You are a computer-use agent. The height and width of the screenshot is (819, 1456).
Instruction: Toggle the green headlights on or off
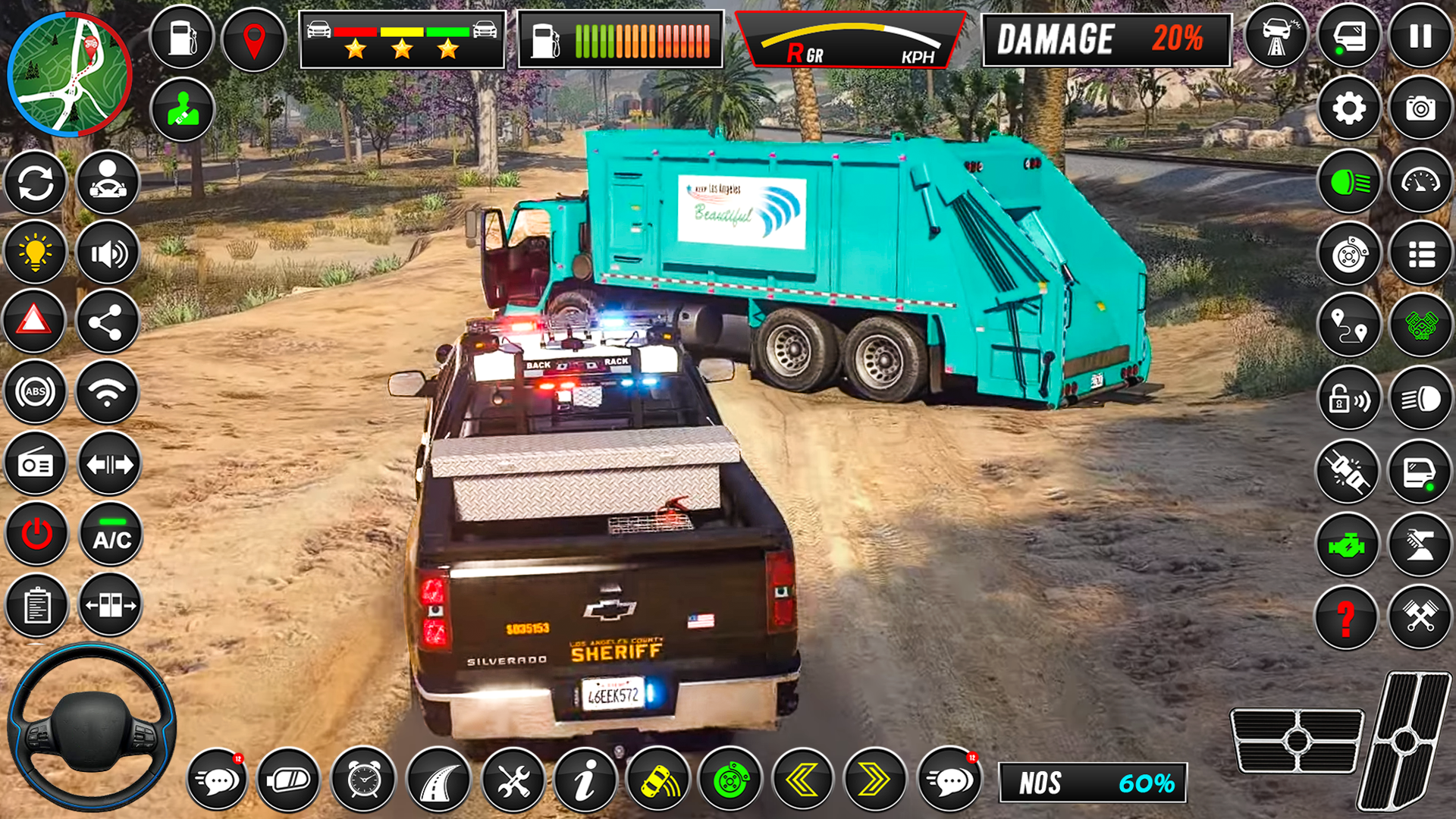pyautogui.click(x=1348, y=181)
